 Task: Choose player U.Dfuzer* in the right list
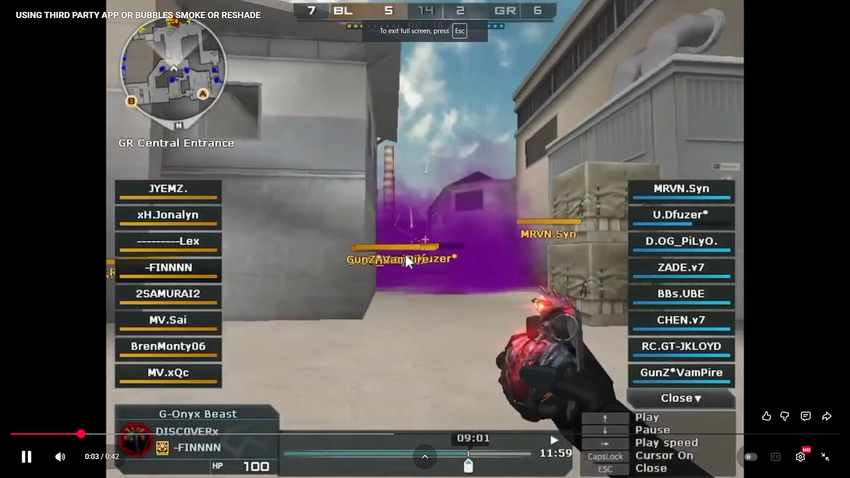point(681,215)
